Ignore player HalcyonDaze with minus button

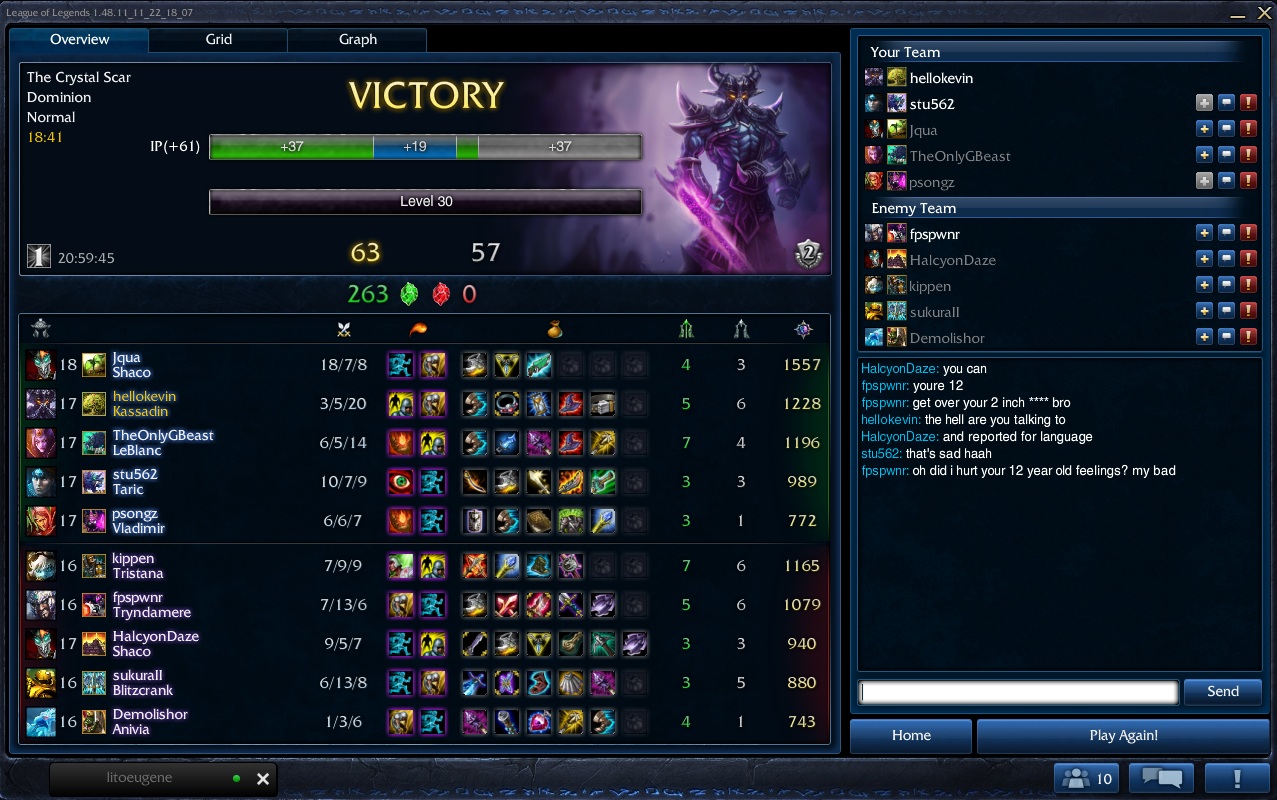click(1226, 260)
